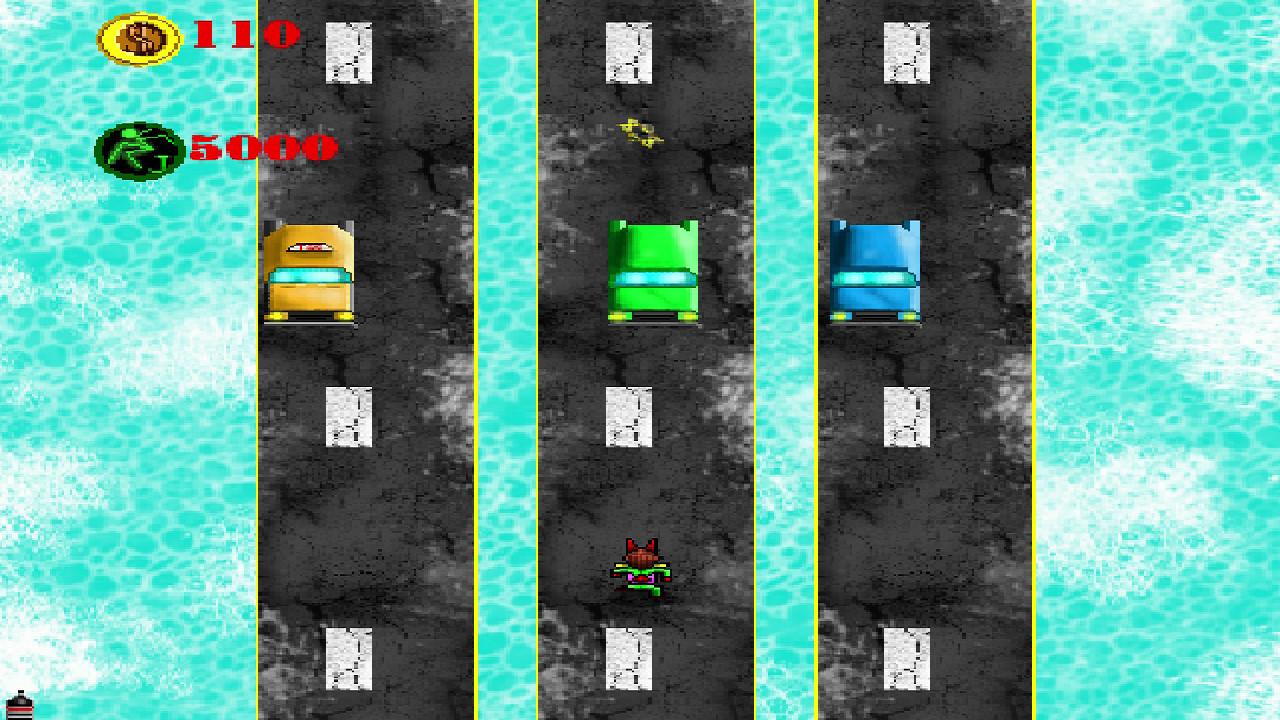Click the middle white sign in the left lane

pyautogui.click(x=348, y=415)
